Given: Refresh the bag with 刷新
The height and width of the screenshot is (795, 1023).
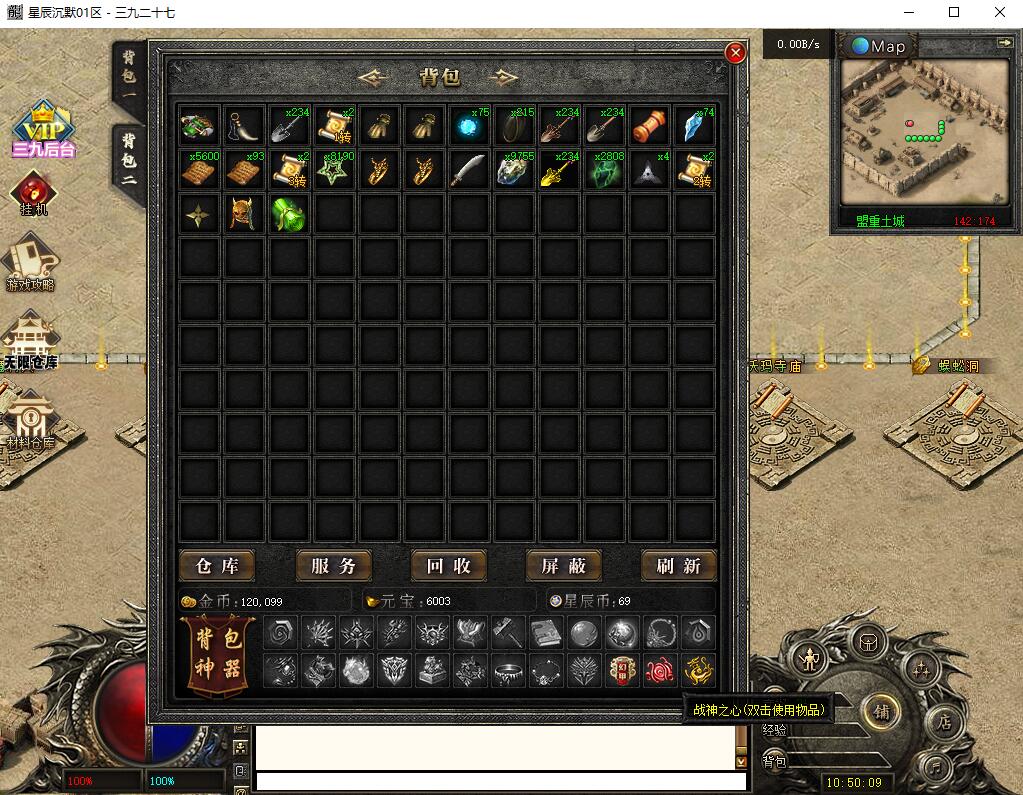Looking at the screenshot, I should point(679,566).
